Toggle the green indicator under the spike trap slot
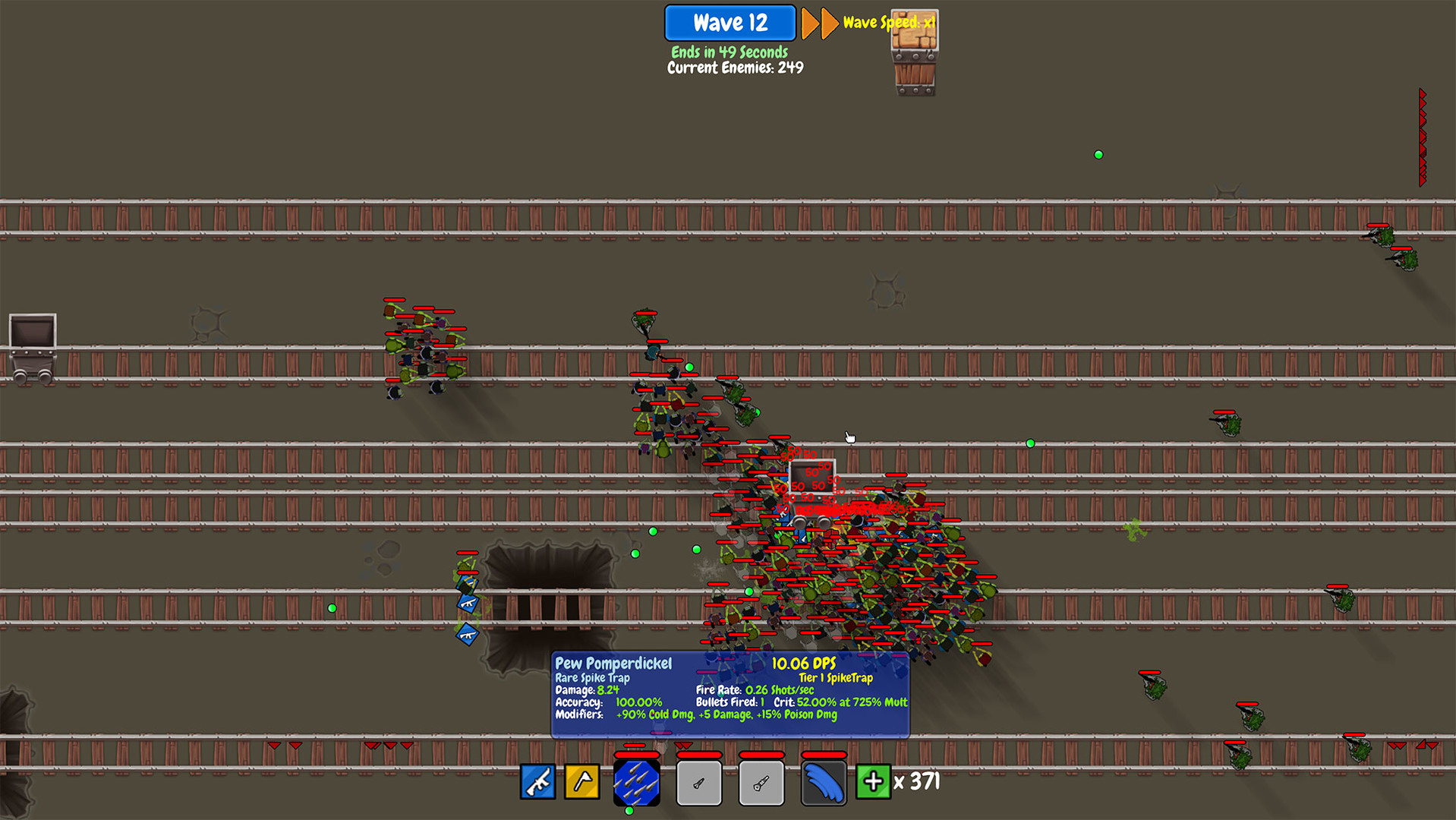 628,810
